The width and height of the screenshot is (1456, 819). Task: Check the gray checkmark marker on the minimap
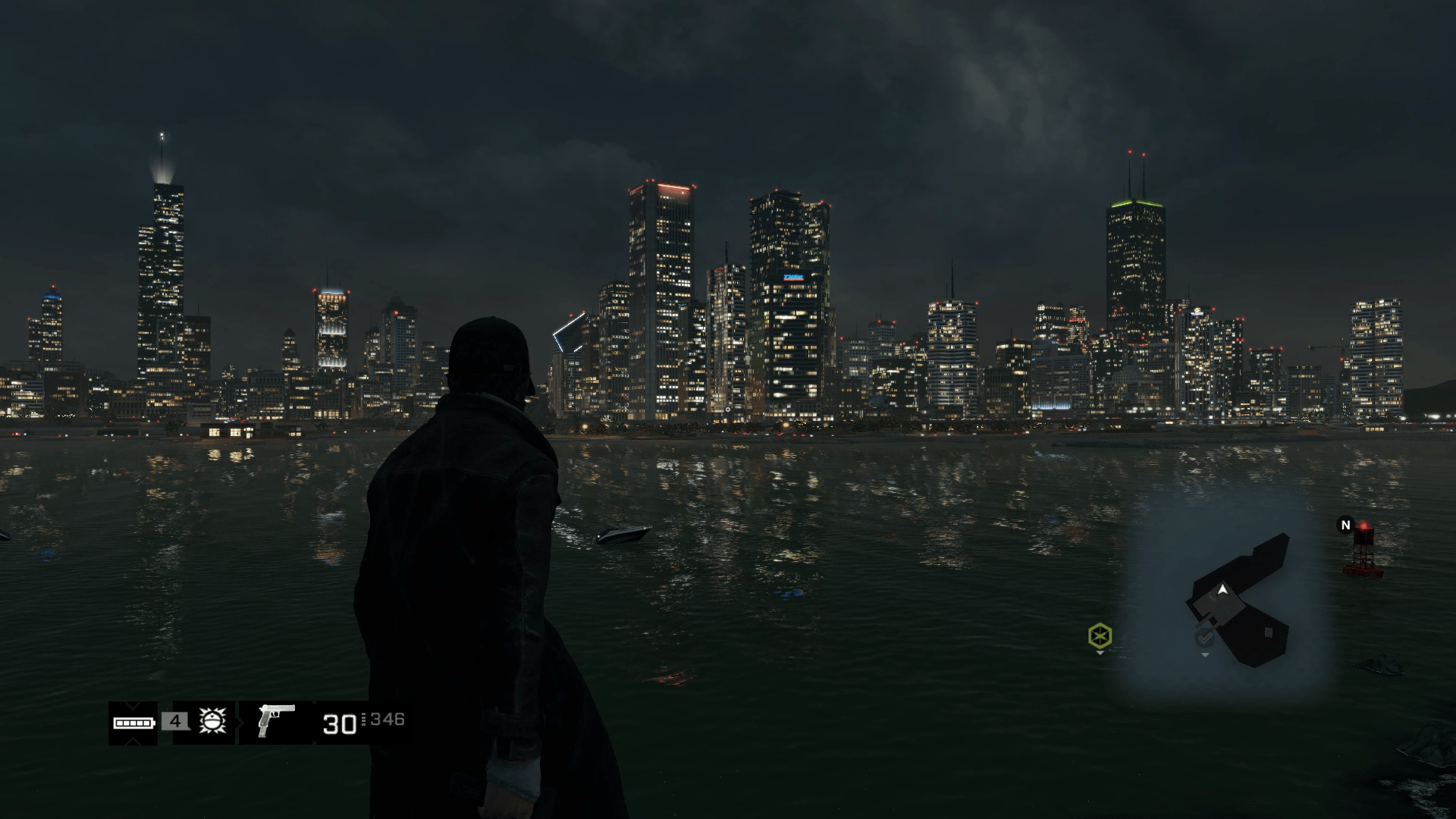click(1204, 639)
